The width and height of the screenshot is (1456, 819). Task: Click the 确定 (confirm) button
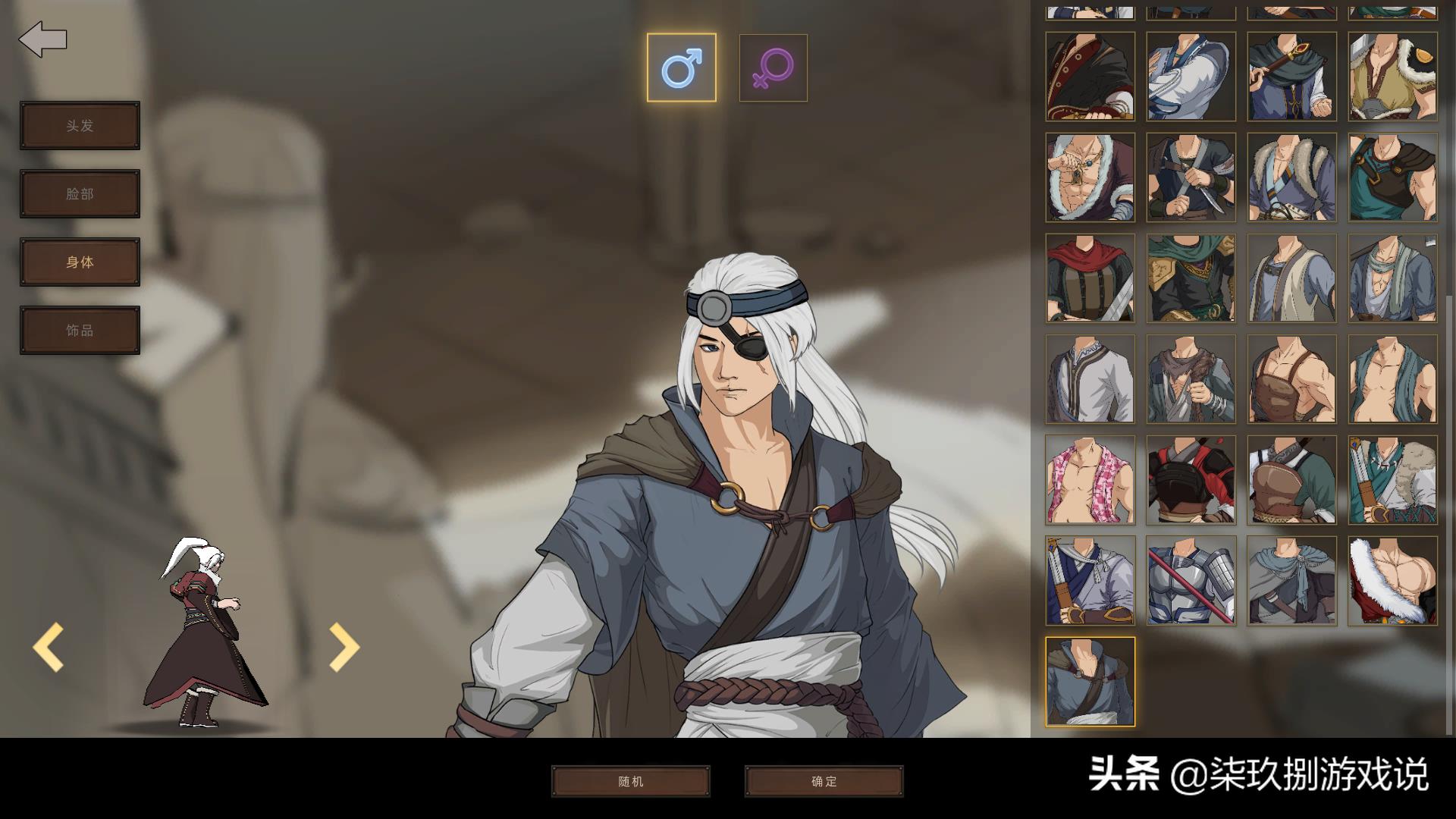pos(824,780)
